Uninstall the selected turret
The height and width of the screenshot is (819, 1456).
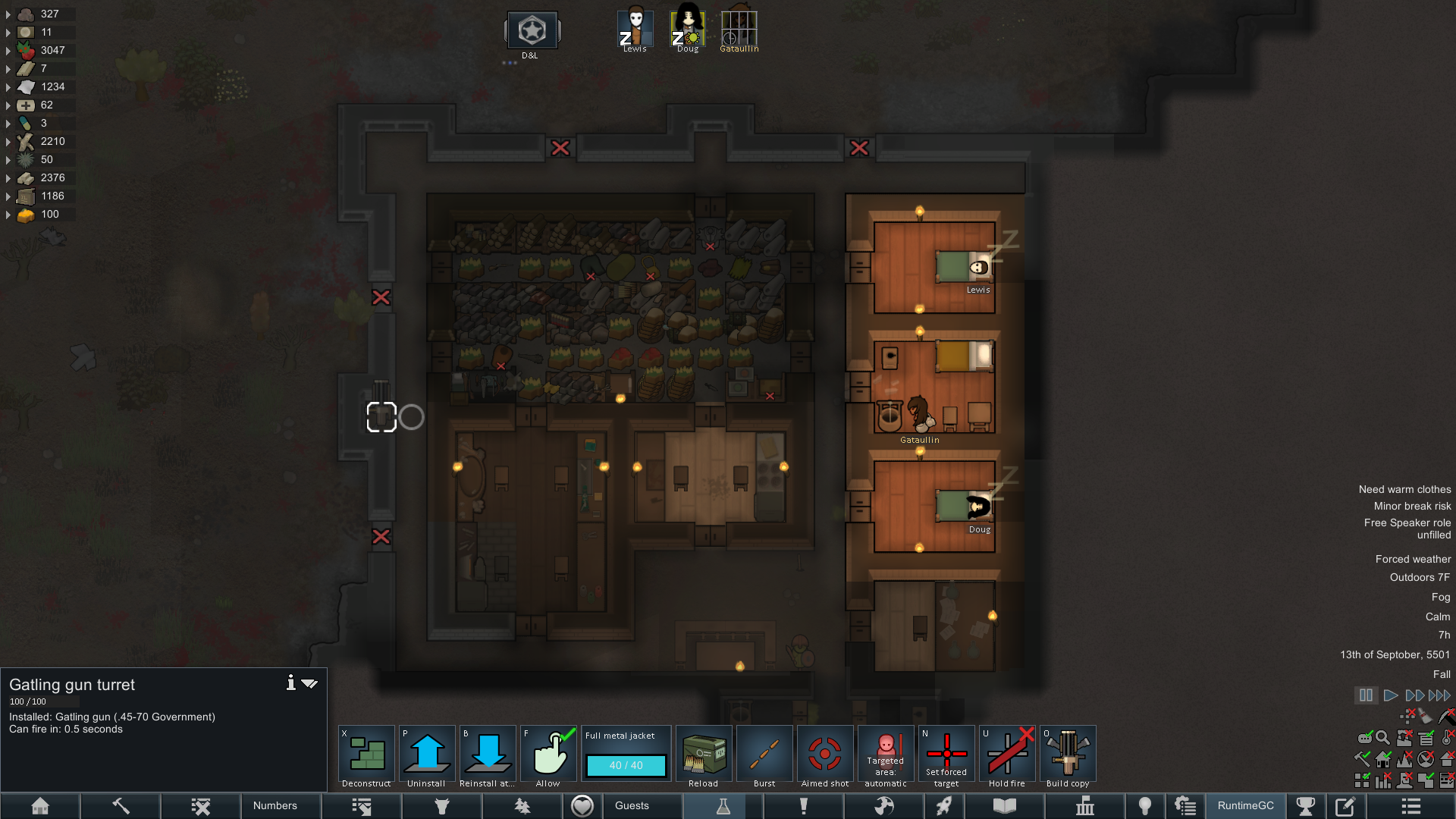427,756
